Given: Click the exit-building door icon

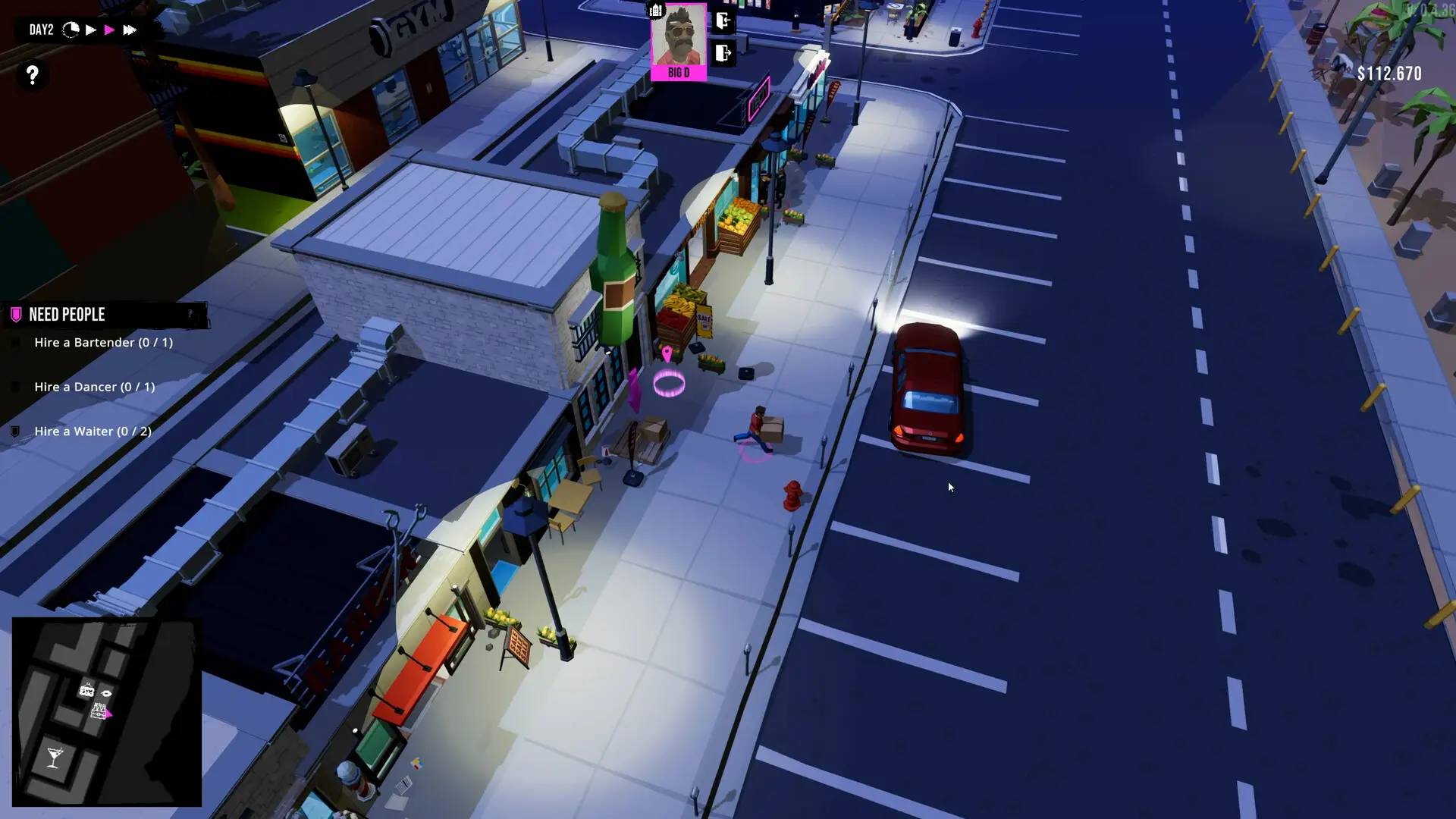Looking at the screenshot, I should (x=723, y=53).
